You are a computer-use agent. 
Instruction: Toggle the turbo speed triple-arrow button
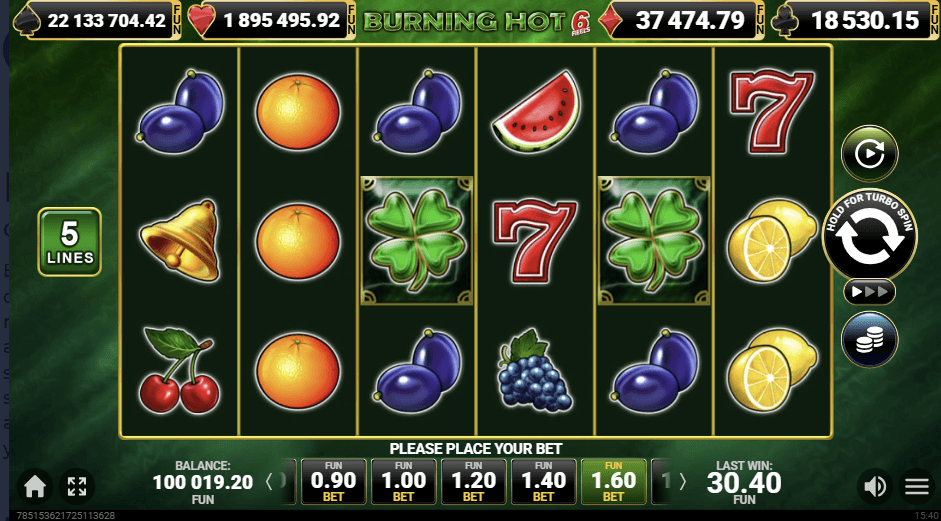pos(869,292)
